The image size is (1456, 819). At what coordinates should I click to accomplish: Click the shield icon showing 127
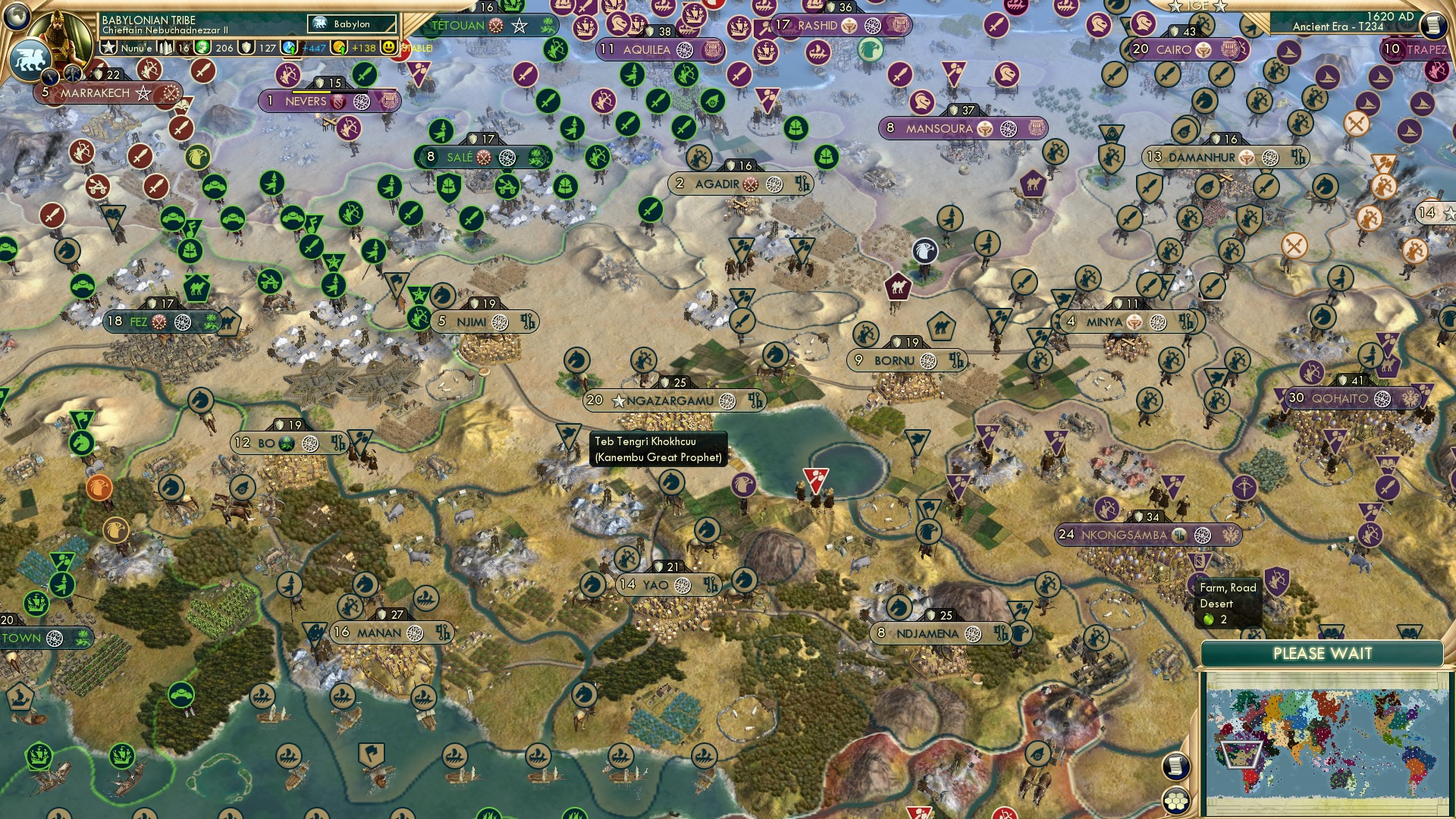click(244, 46)
